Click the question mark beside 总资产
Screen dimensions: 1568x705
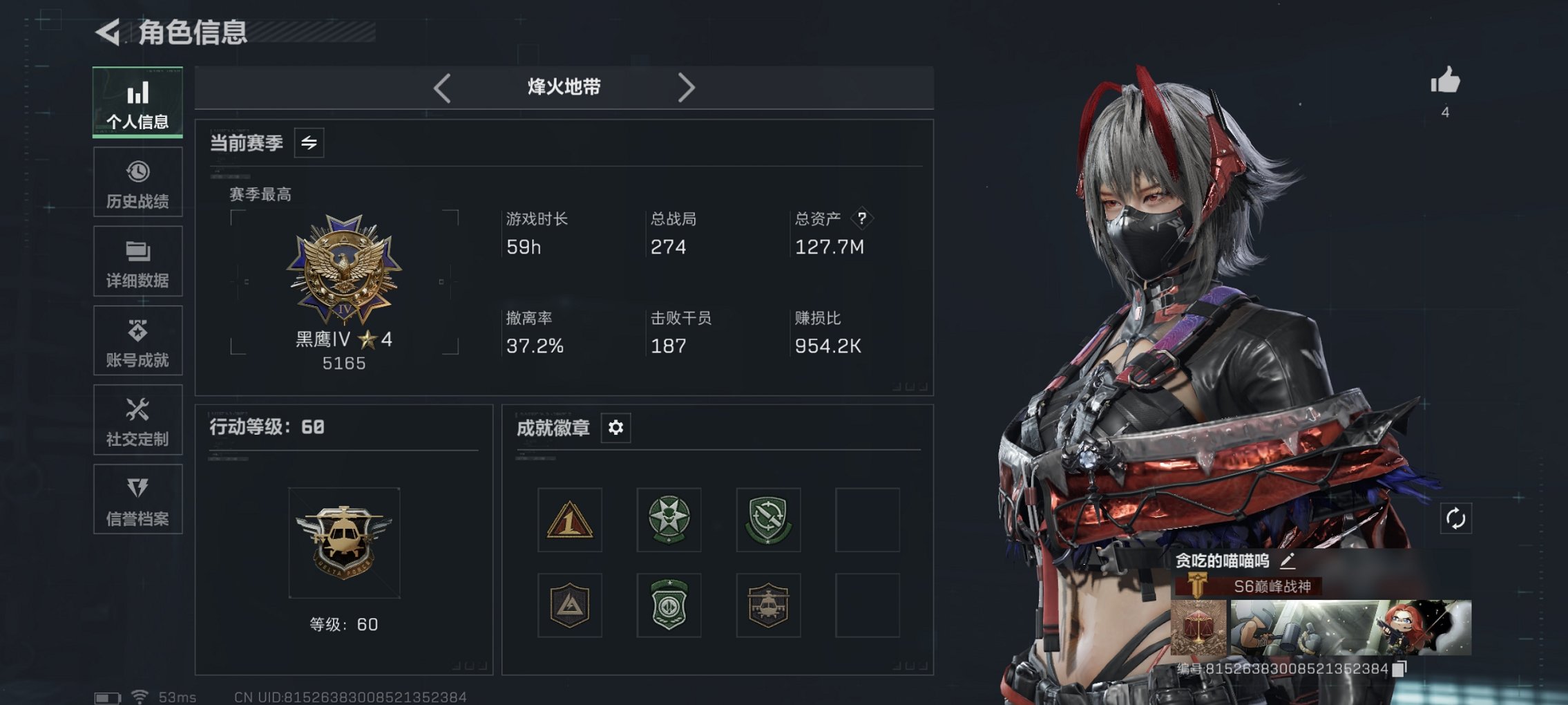(862, 219)
